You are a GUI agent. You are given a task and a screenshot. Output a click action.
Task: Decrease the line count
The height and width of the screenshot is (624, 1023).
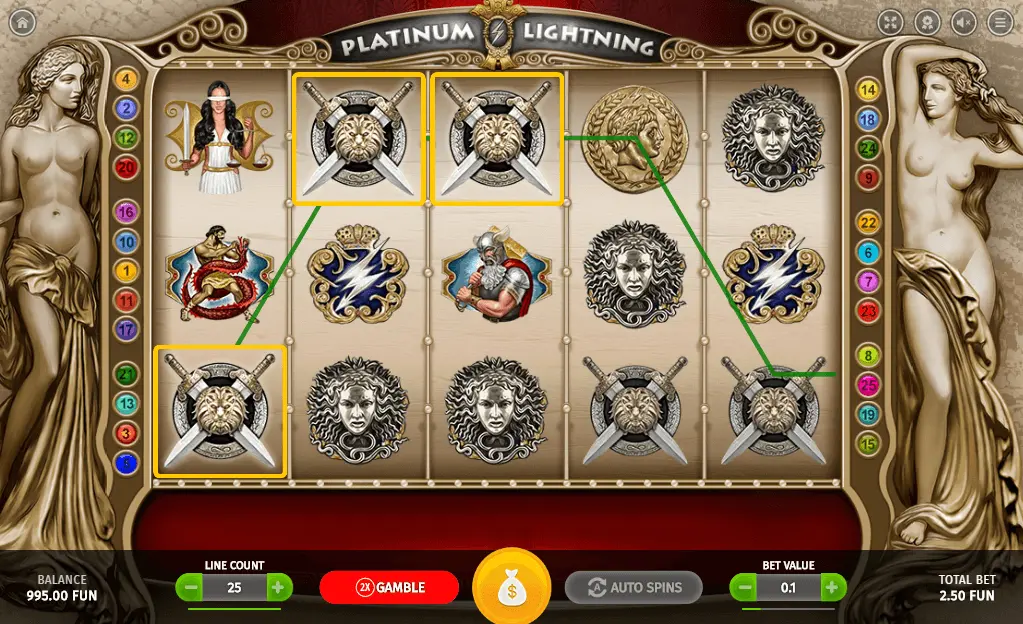(x=189, y=587)
